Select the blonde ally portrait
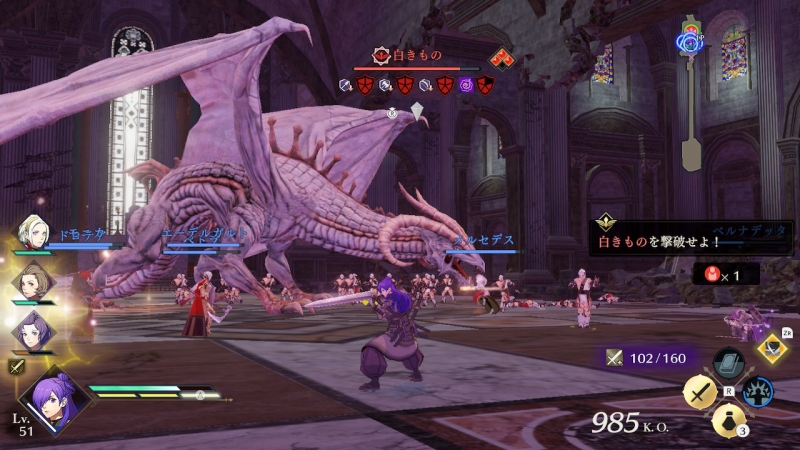800x450 pixels. tap(28, 231)
